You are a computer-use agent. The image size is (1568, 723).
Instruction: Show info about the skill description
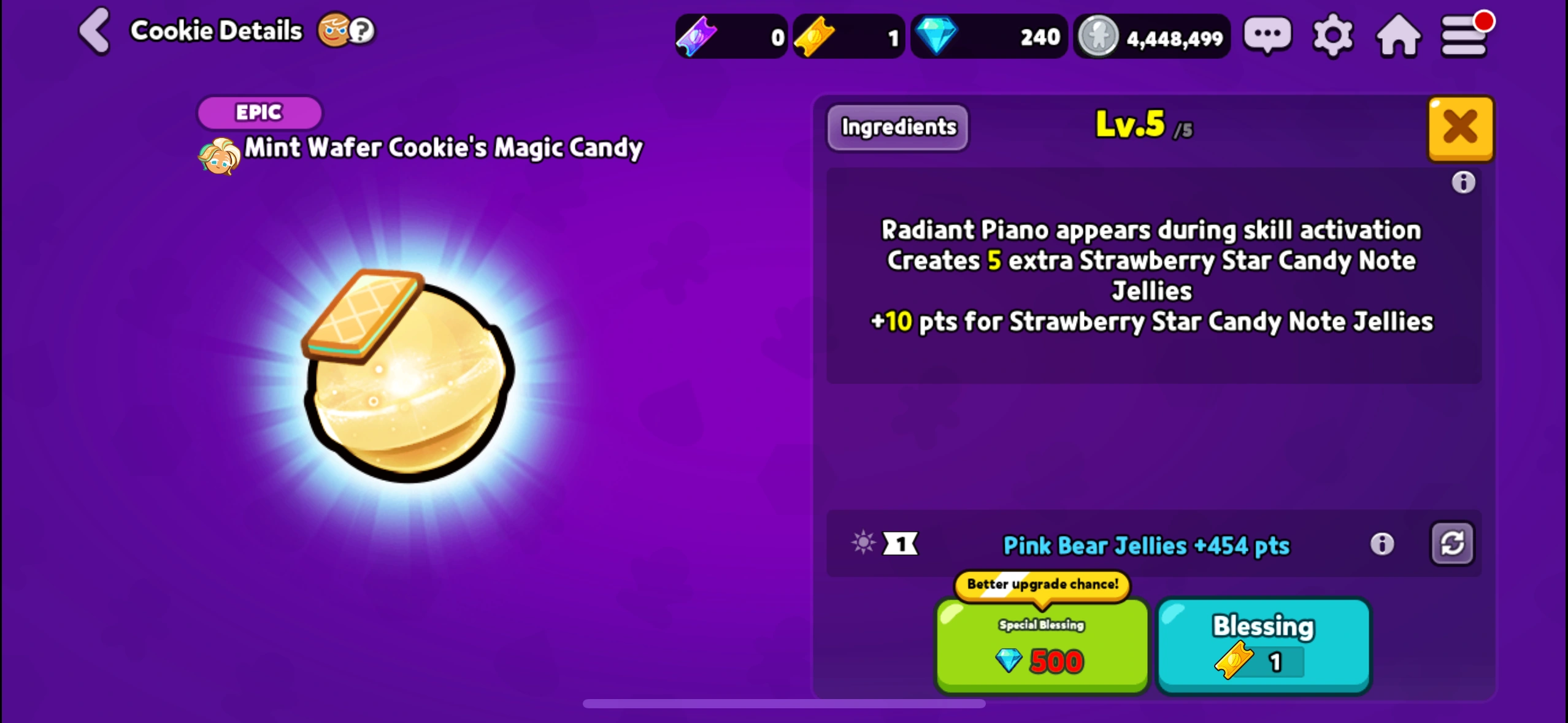[x=1465, y=183]
